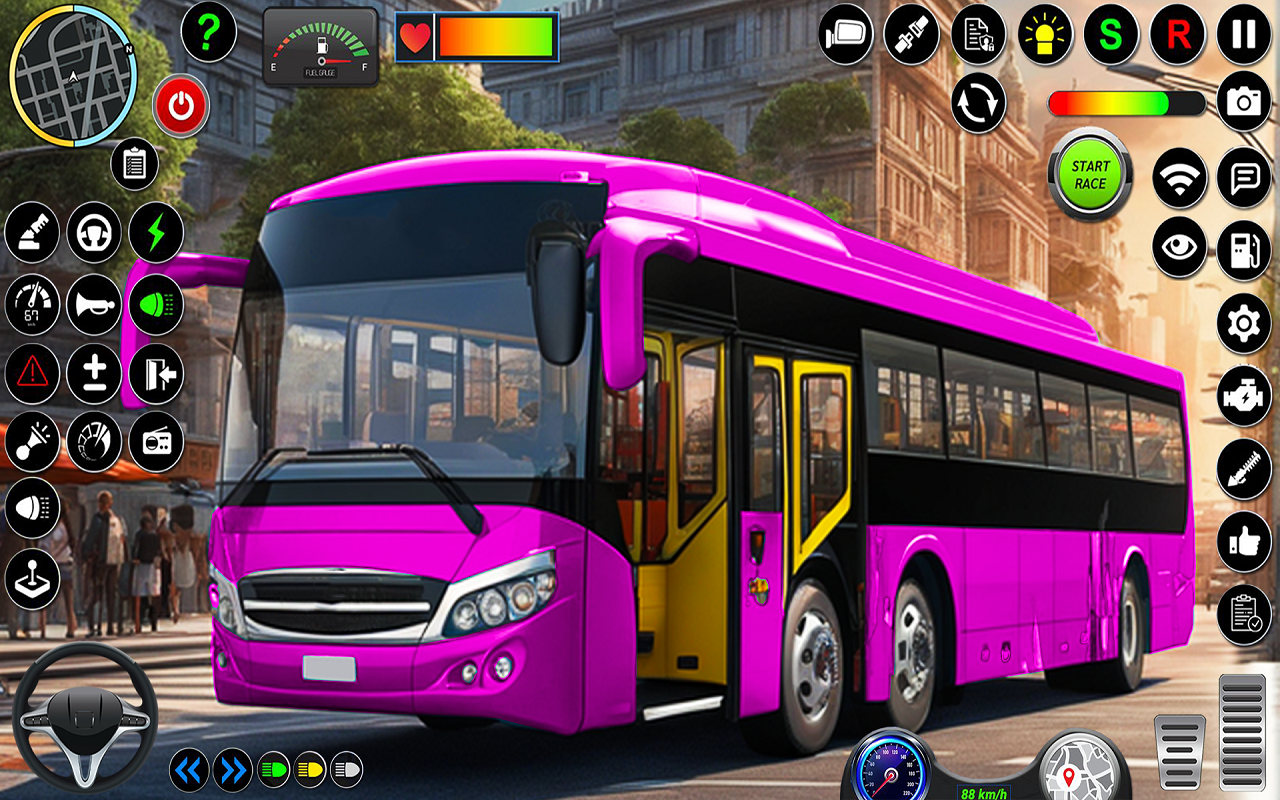Open the fuel station icon
The image size is (1280, 800).
click(x=1243, y=248)
